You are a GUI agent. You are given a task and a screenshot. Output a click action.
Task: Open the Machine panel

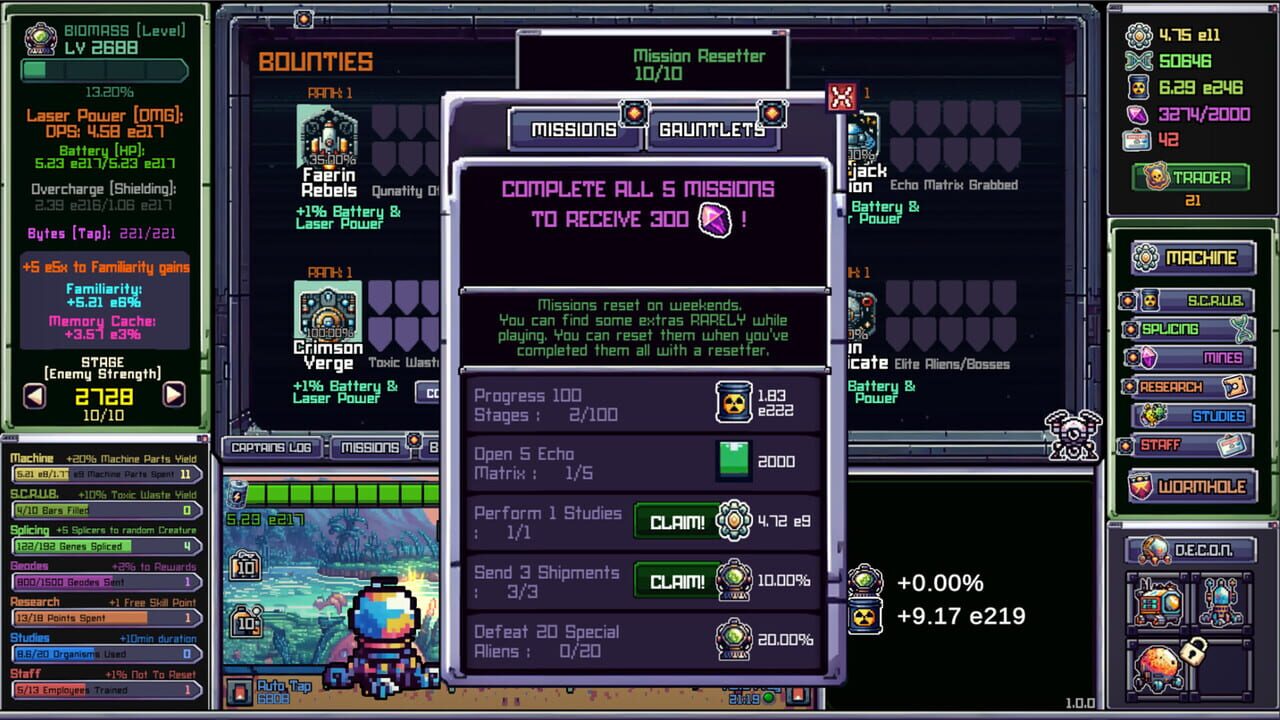1195,257
